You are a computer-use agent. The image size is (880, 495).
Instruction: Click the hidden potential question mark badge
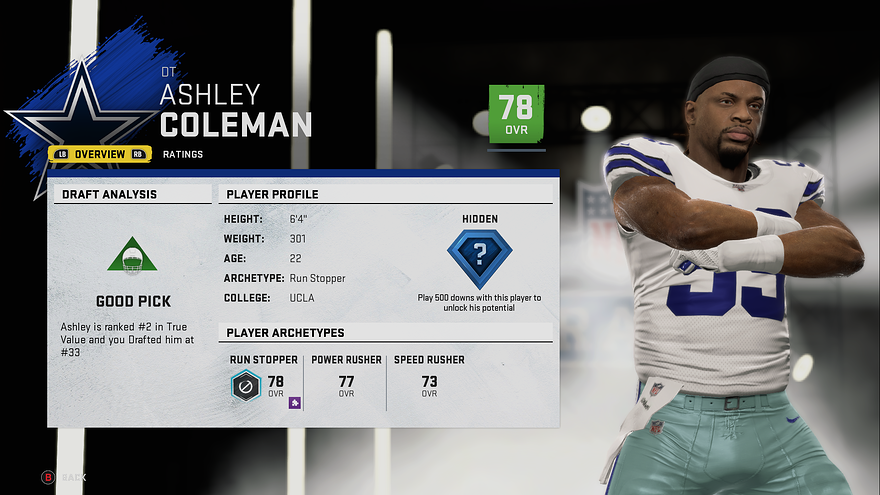point(479,258)
